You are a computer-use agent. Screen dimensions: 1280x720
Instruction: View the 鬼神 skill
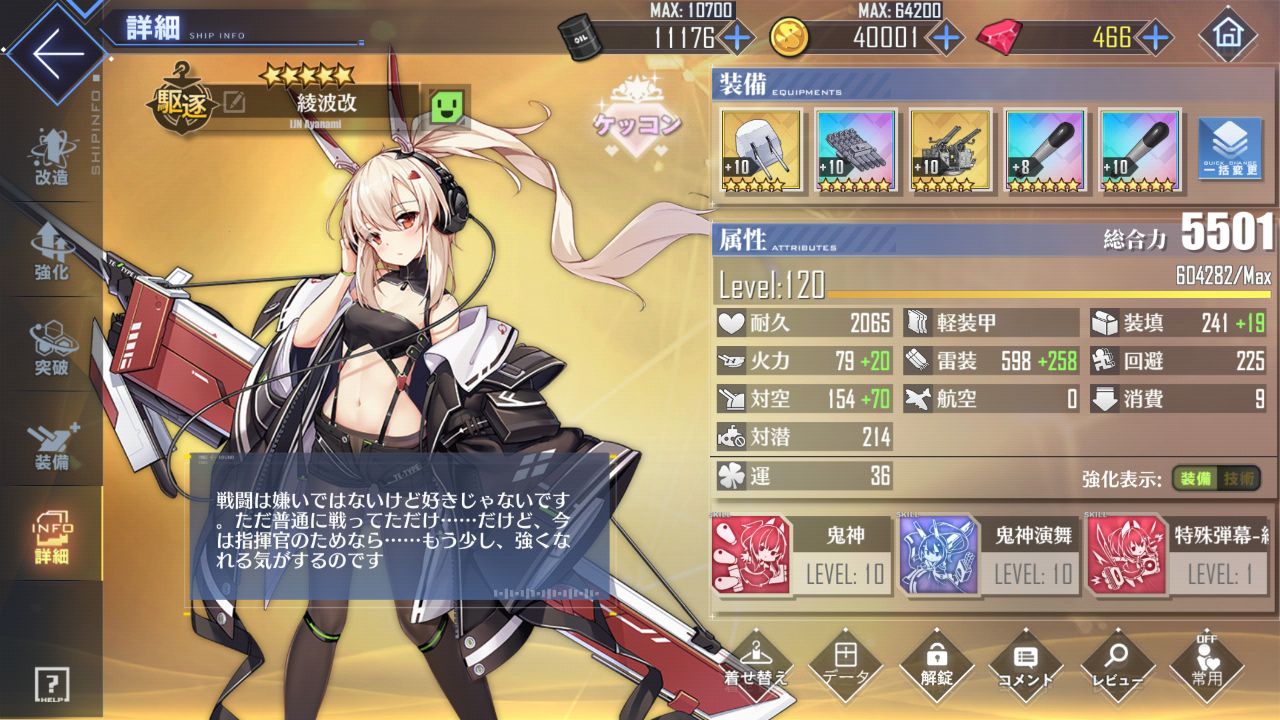tap(801, 555)
